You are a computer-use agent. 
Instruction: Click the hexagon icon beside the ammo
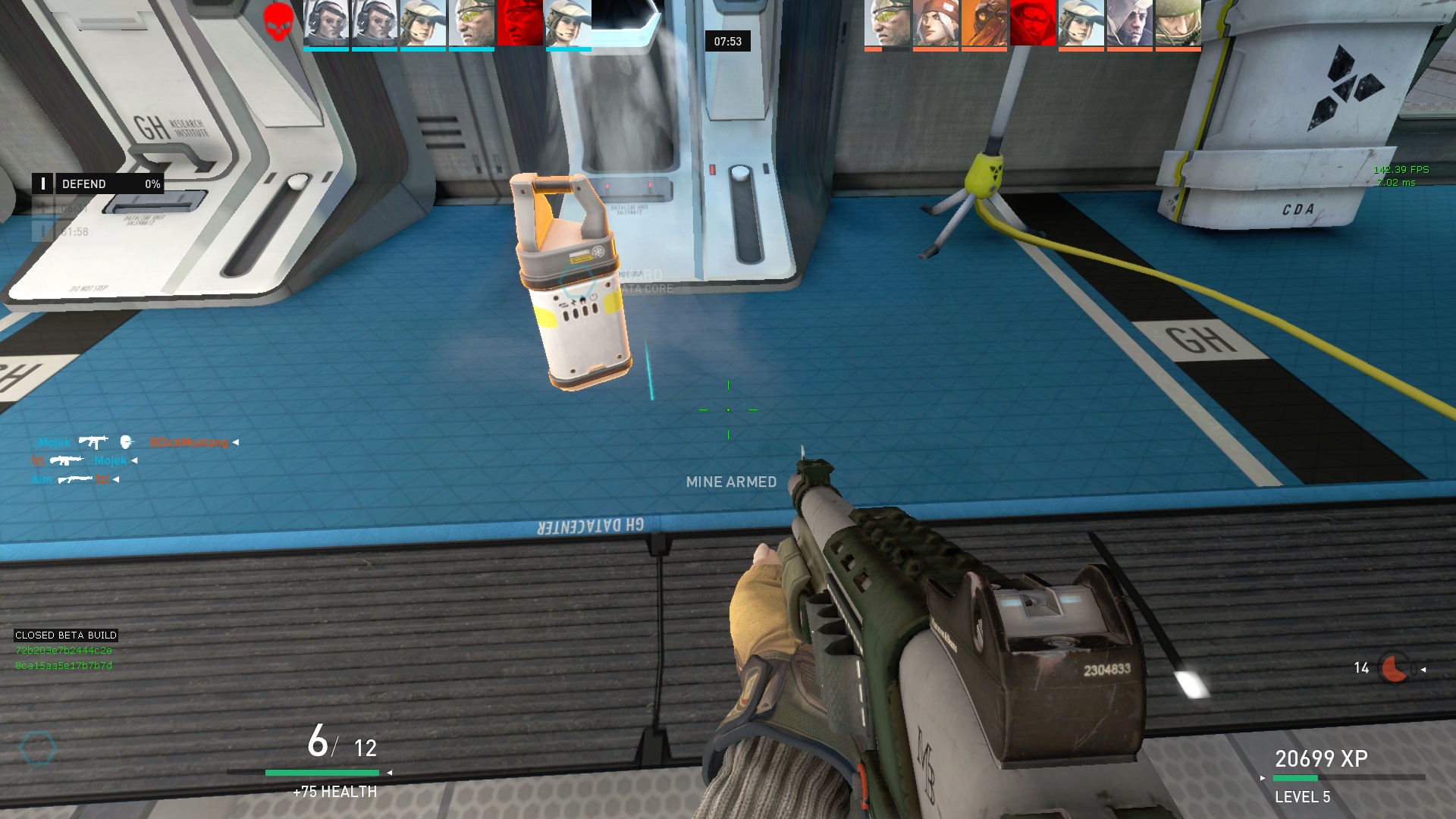38,748
